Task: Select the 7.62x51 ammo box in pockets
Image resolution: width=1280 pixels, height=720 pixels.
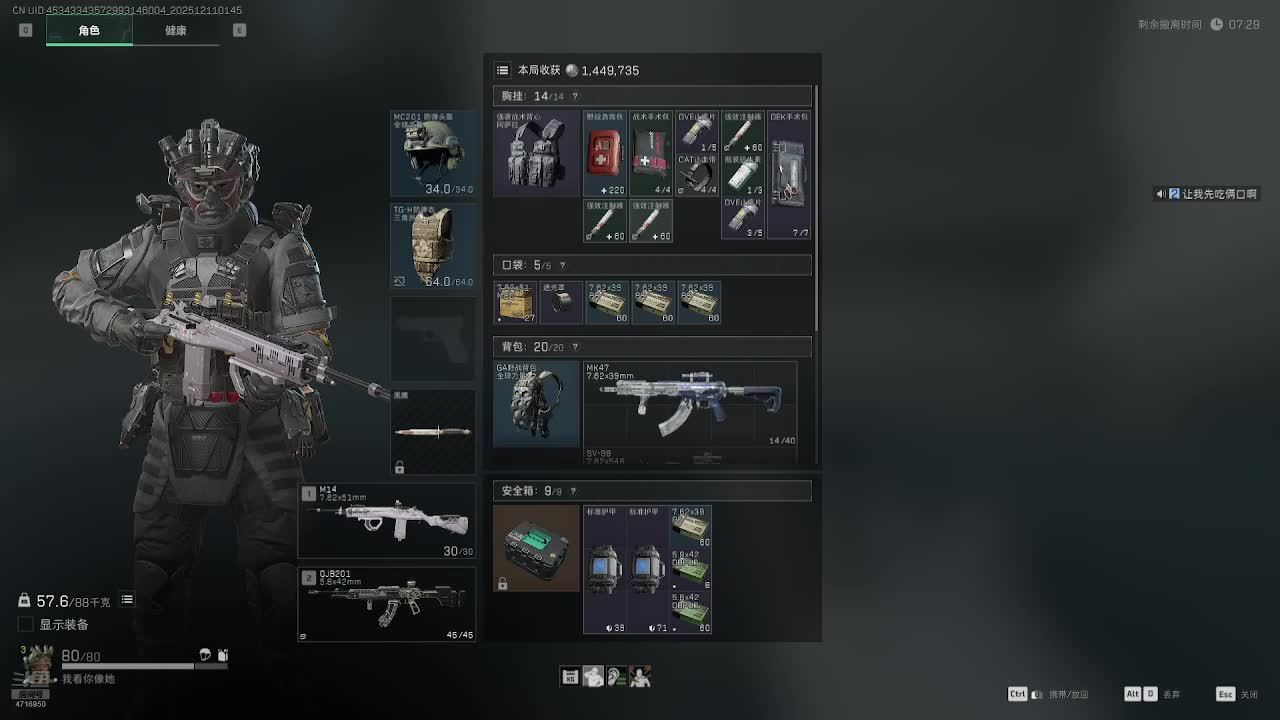Action: [x=515, y=302]
